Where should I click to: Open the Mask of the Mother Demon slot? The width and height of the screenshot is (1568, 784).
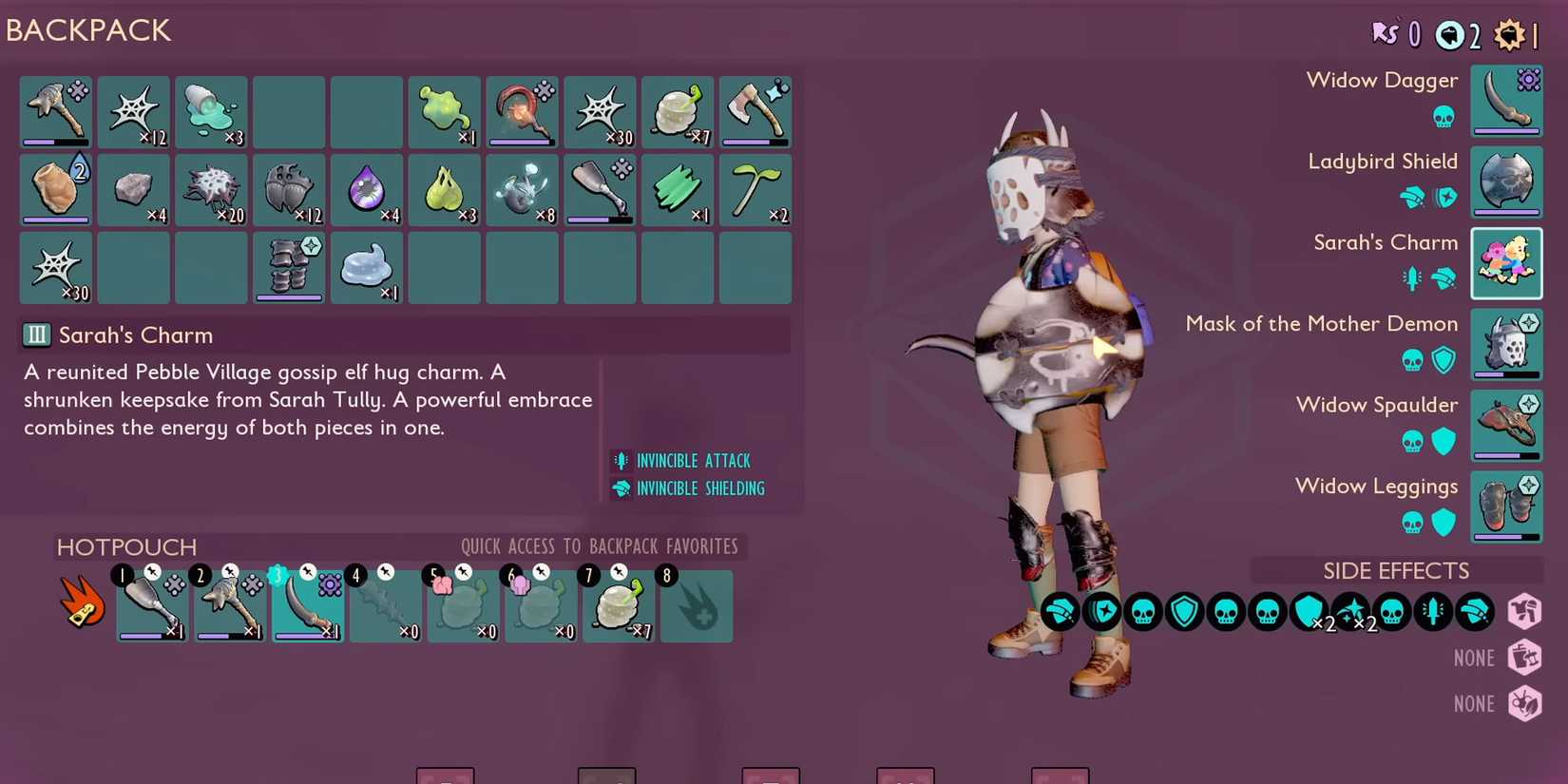pos(1506,344)
